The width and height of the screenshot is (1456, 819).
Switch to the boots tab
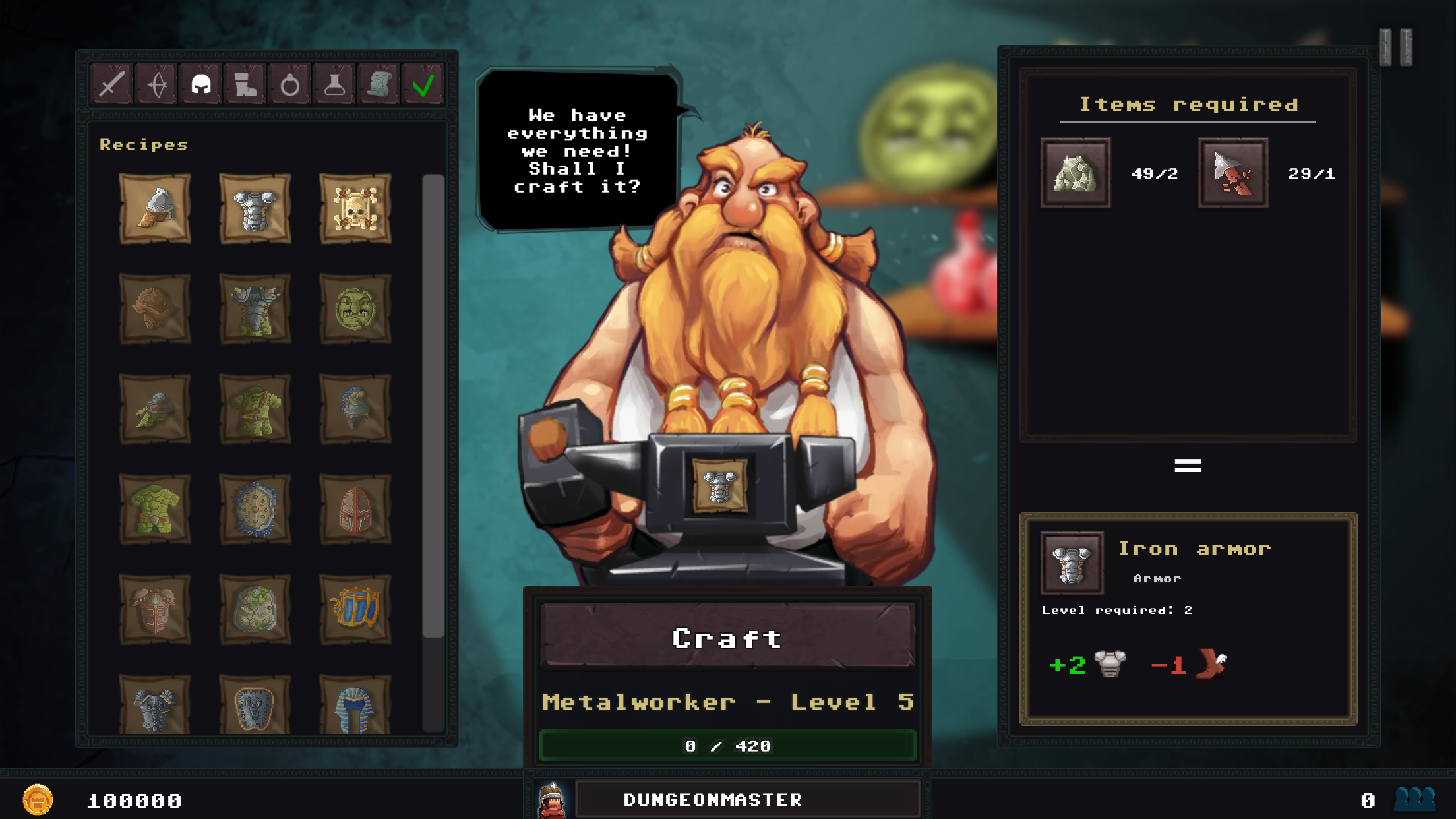(245, 84)
